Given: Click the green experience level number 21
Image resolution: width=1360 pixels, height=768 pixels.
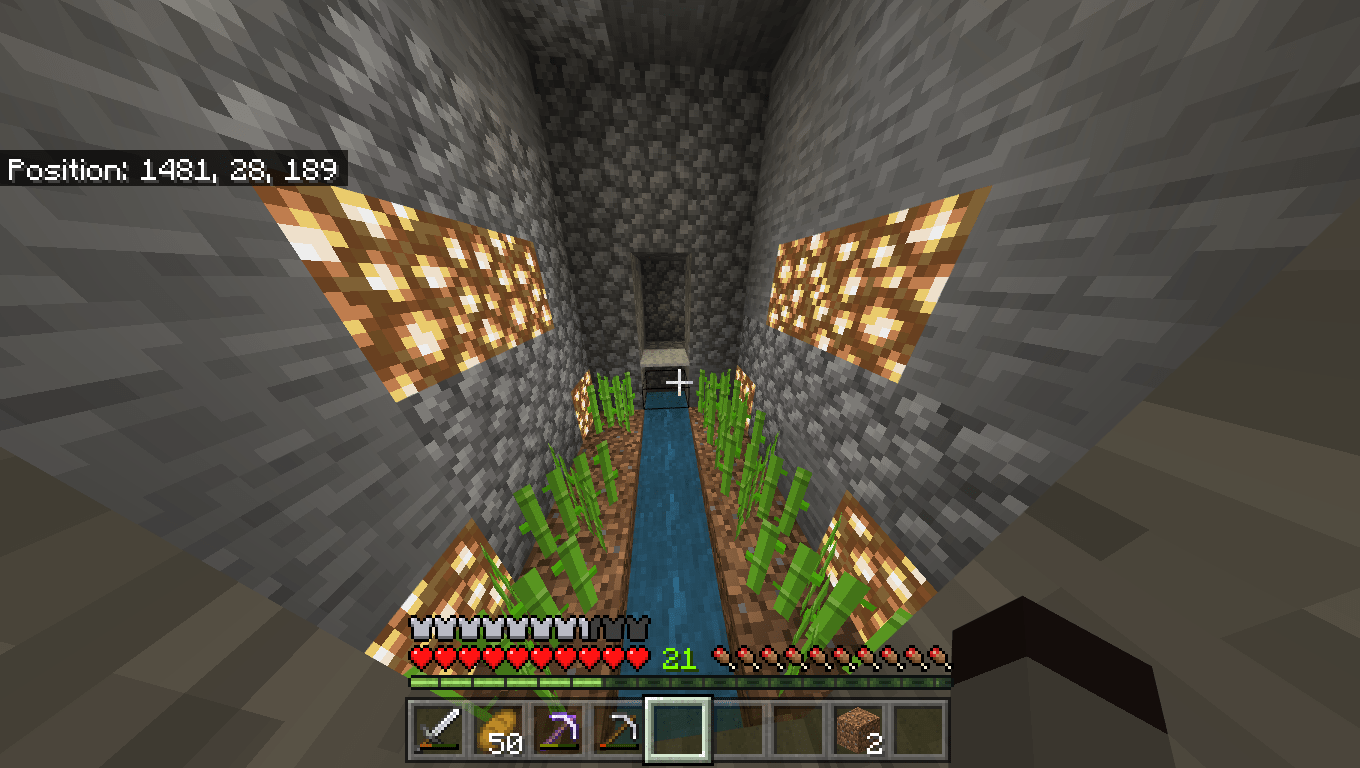Looking at the screenshot, I should [679, 660].
